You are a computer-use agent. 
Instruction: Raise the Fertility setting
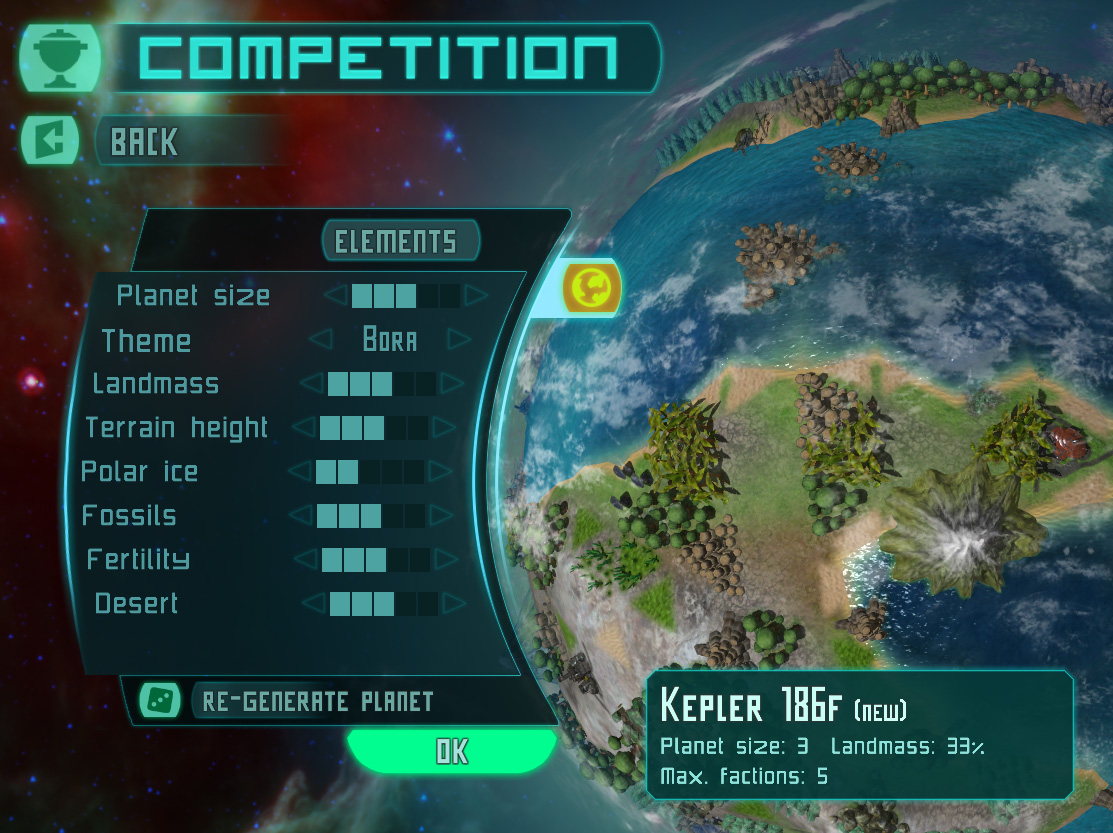pos(445,560)
